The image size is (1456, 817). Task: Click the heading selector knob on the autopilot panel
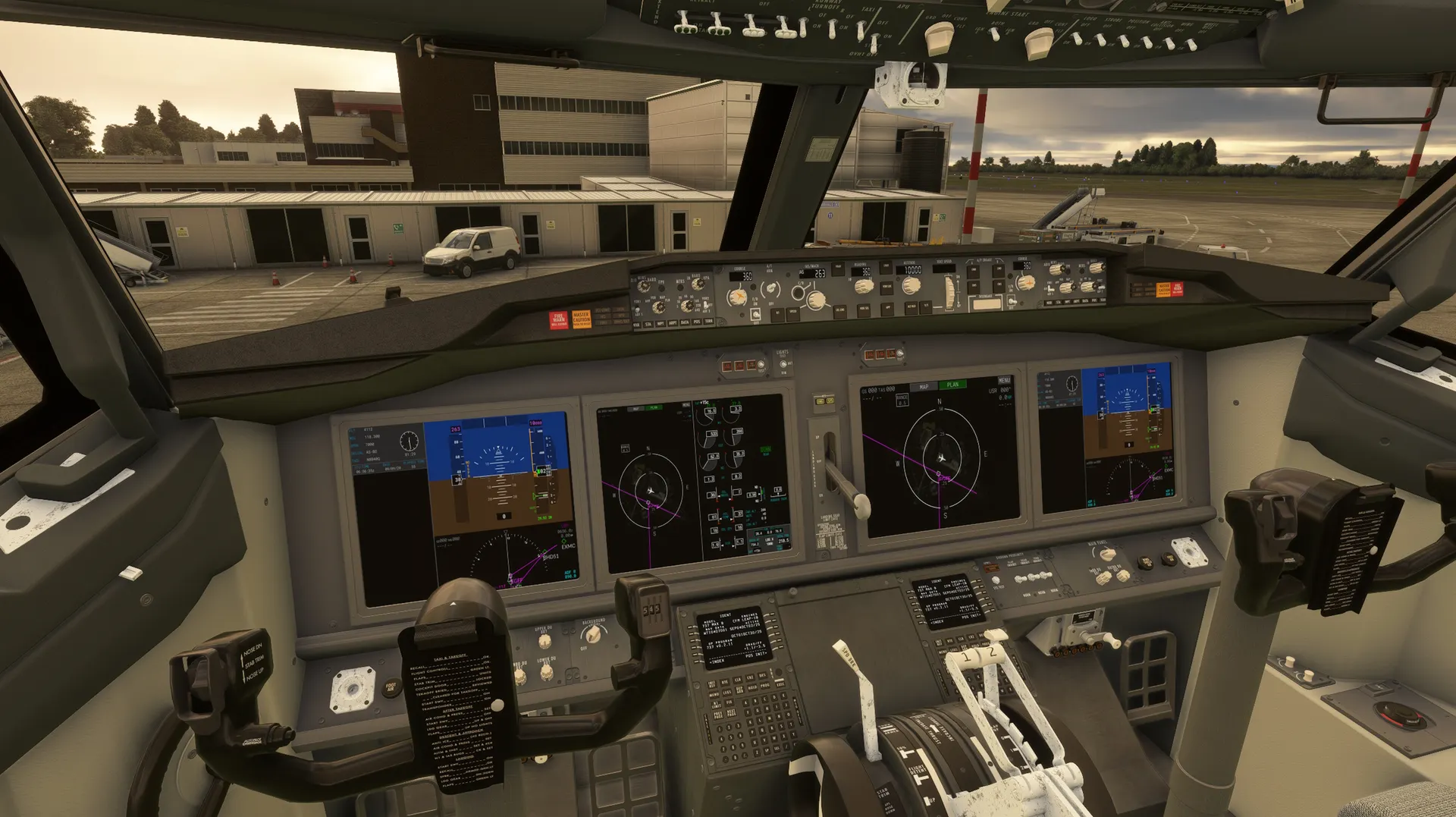tap(863, 286)
